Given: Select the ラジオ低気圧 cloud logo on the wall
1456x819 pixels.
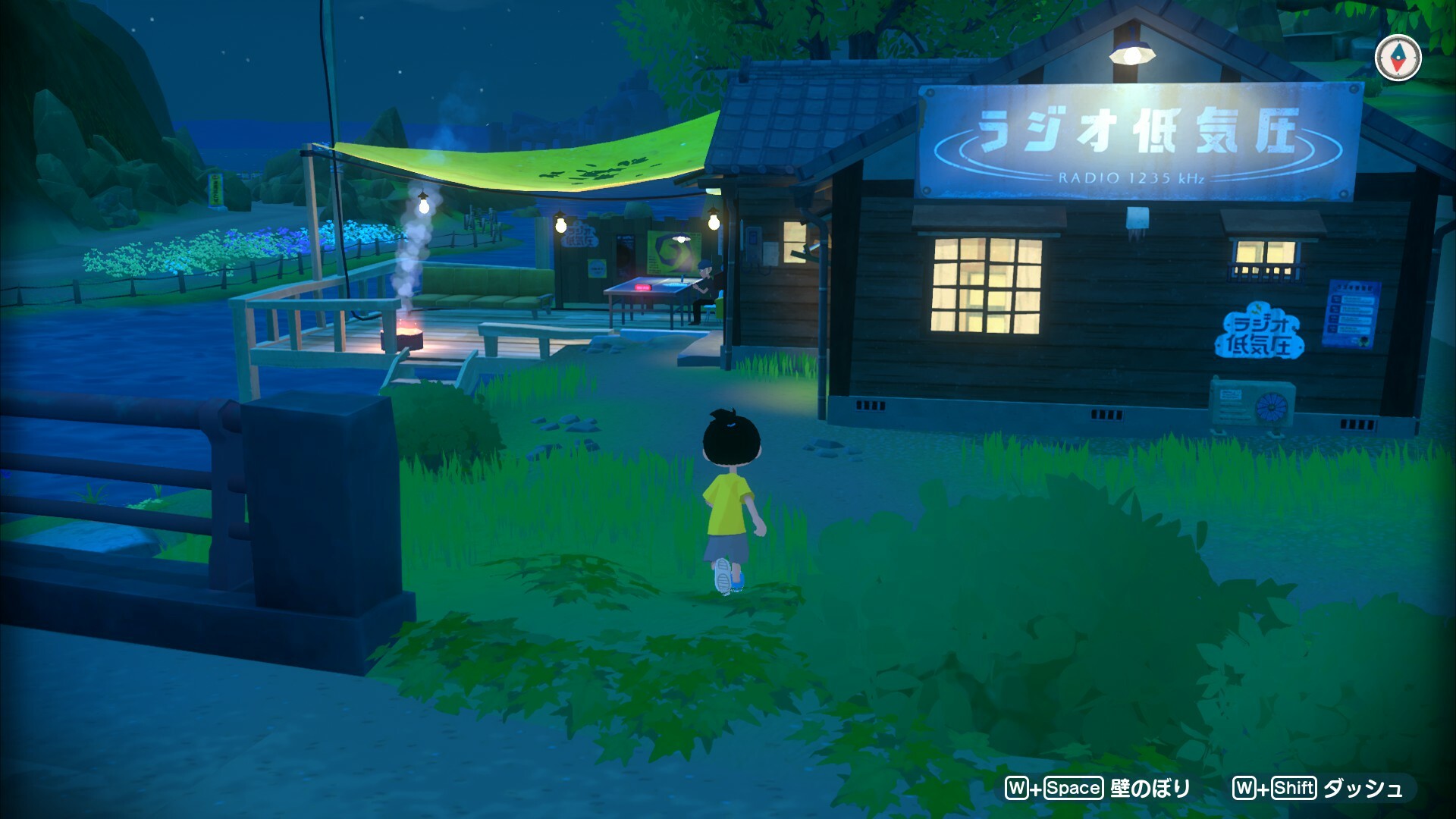Looking at the screenshot, I should [1260, 331].
